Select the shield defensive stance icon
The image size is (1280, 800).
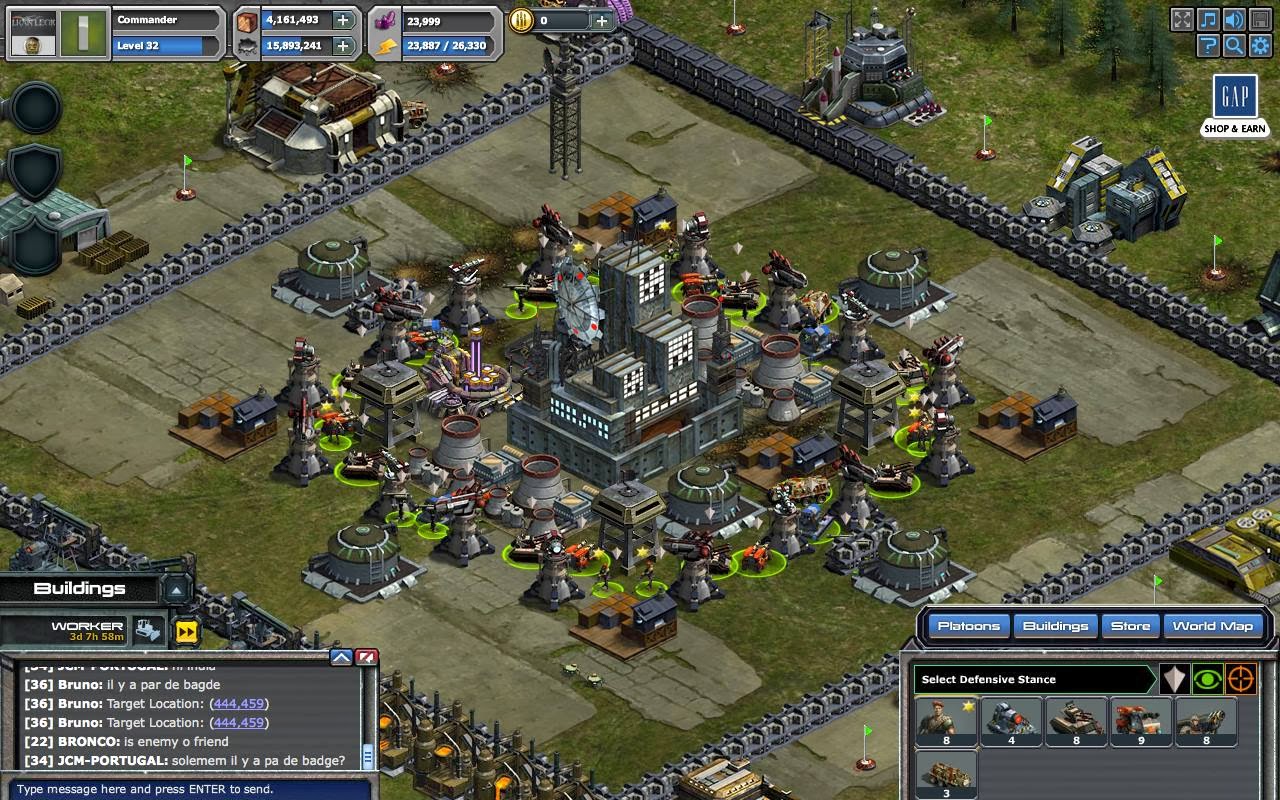coord(1174,678)
